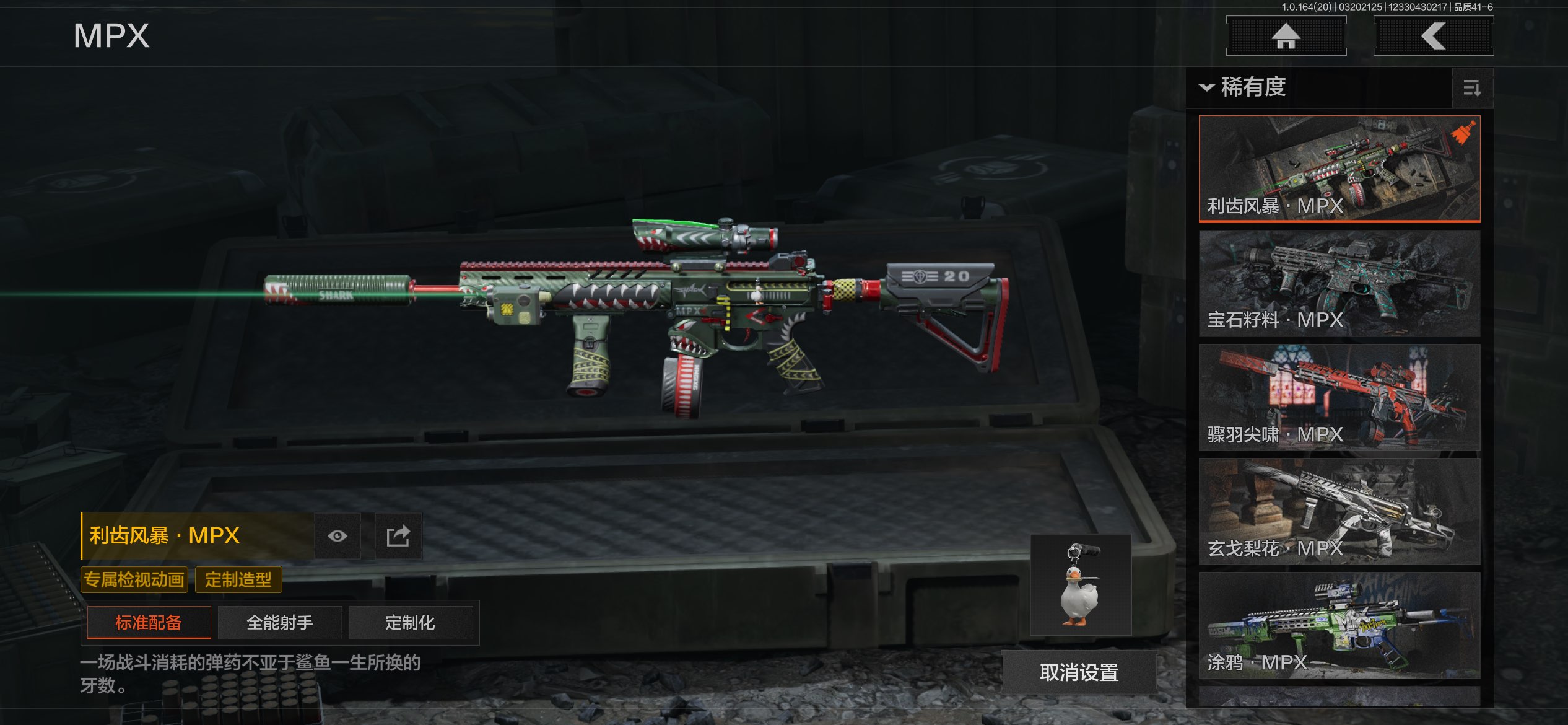The image size is (1568, 725).
Task: Click the eye preview icon
Action: pos(337,536)
